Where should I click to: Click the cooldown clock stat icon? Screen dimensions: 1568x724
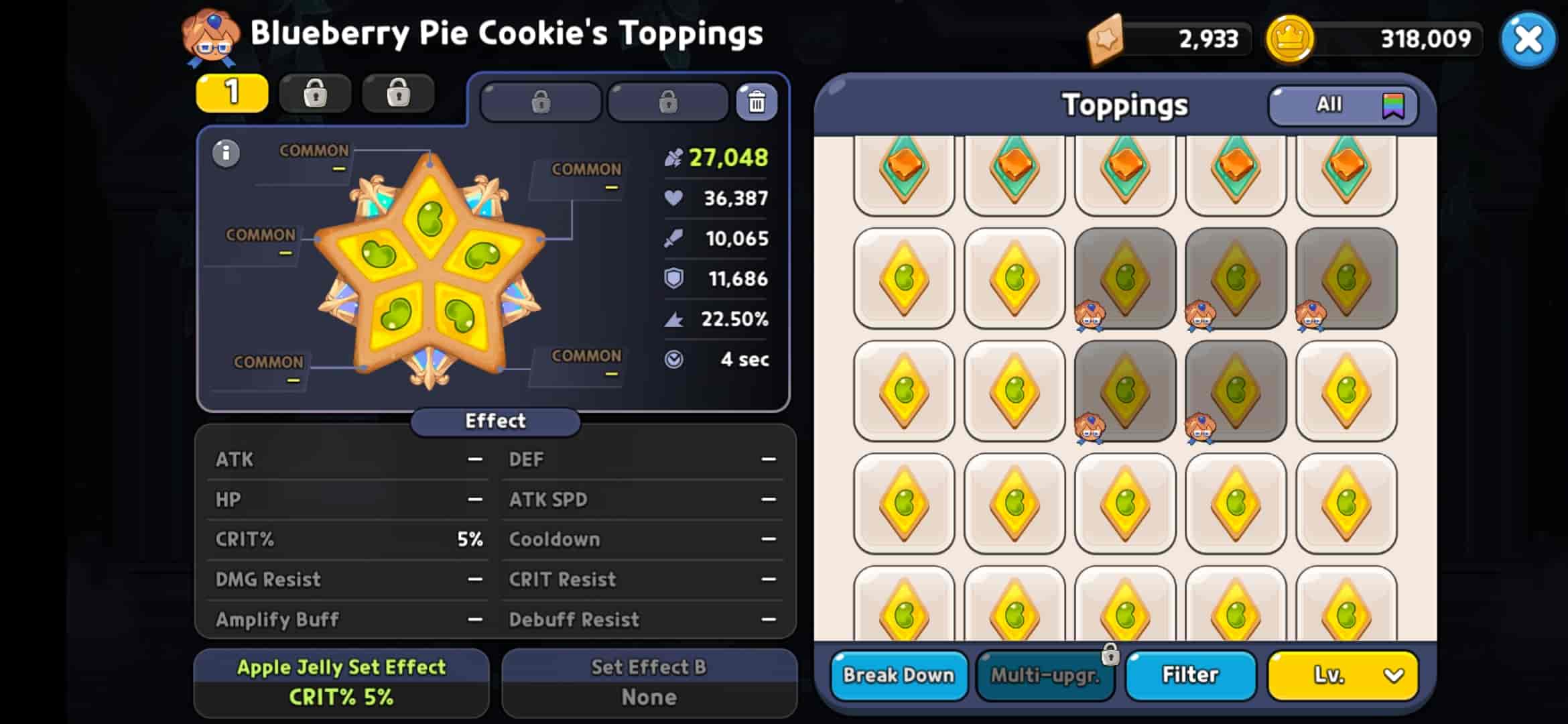pos(673,359)
